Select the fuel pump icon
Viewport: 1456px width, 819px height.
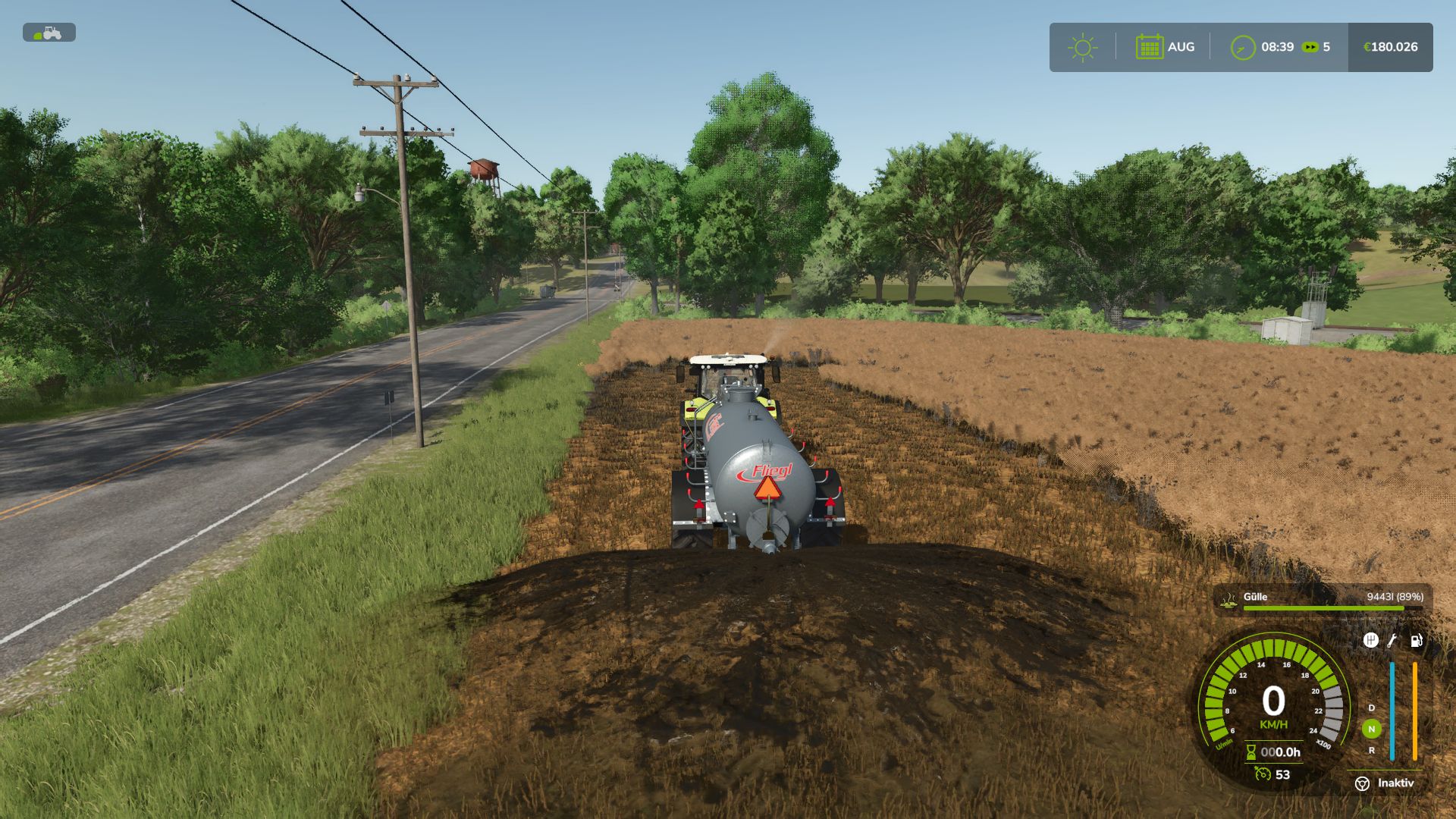tap(1416, 642)
